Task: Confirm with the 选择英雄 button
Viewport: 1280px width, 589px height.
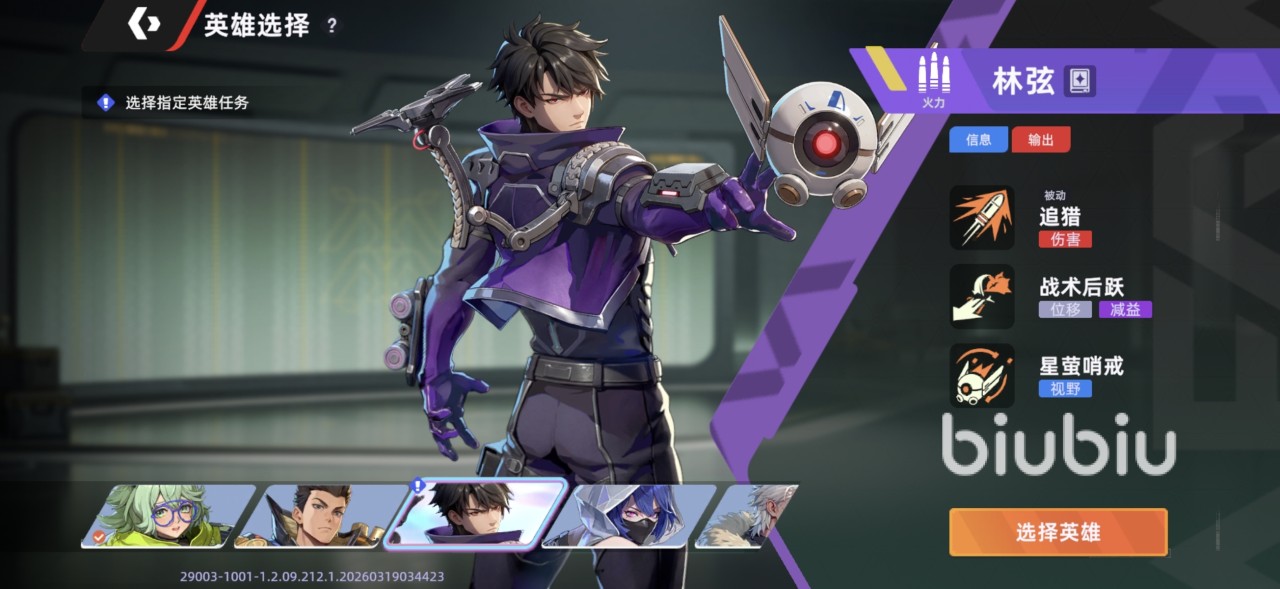Action: coord(1058,532)
